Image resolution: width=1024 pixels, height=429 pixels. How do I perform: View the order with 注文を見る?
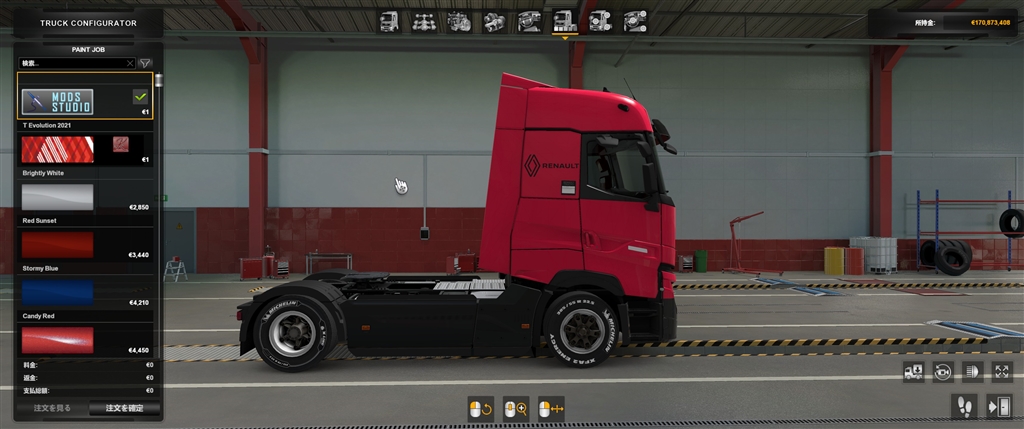52,408
